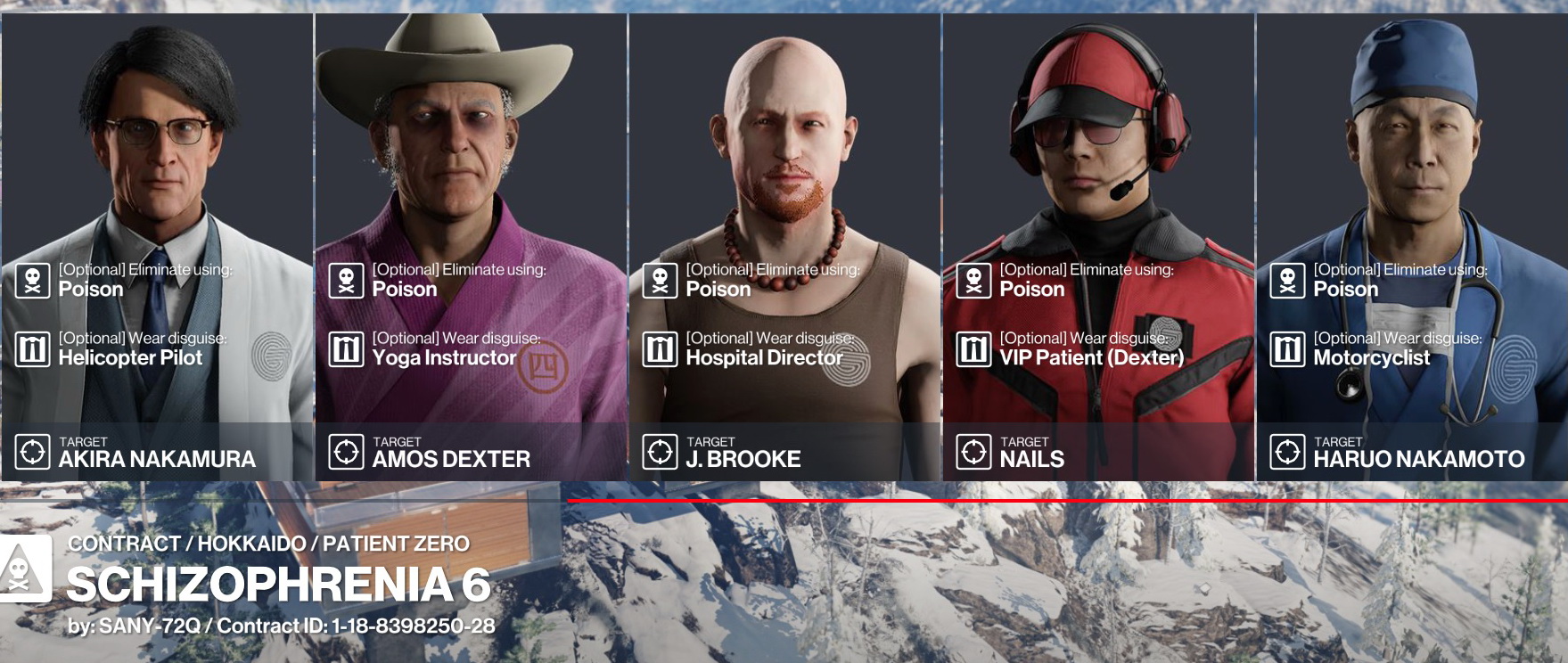
Task: Select the Akira Nakamura target card
Action: tap(157, 247)
